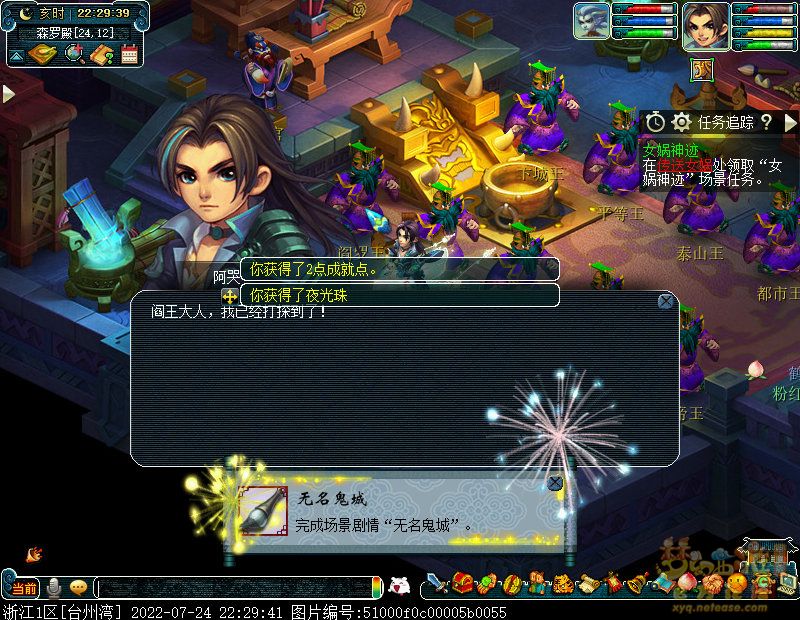800x620 pixels.
Task: Open quest tracker settings gear
Action: point(682,122)
